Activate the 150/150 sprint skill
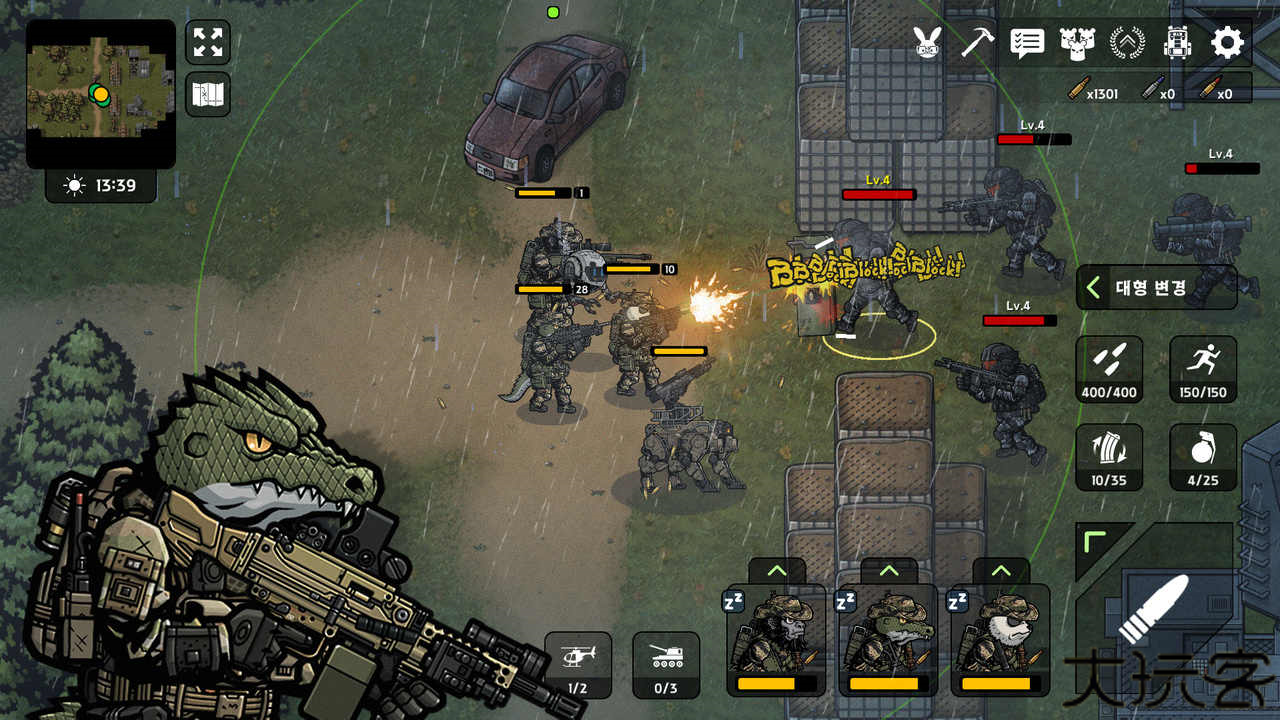The image size is (1280, 720). pyautogui.click(x=1203, y=369)
